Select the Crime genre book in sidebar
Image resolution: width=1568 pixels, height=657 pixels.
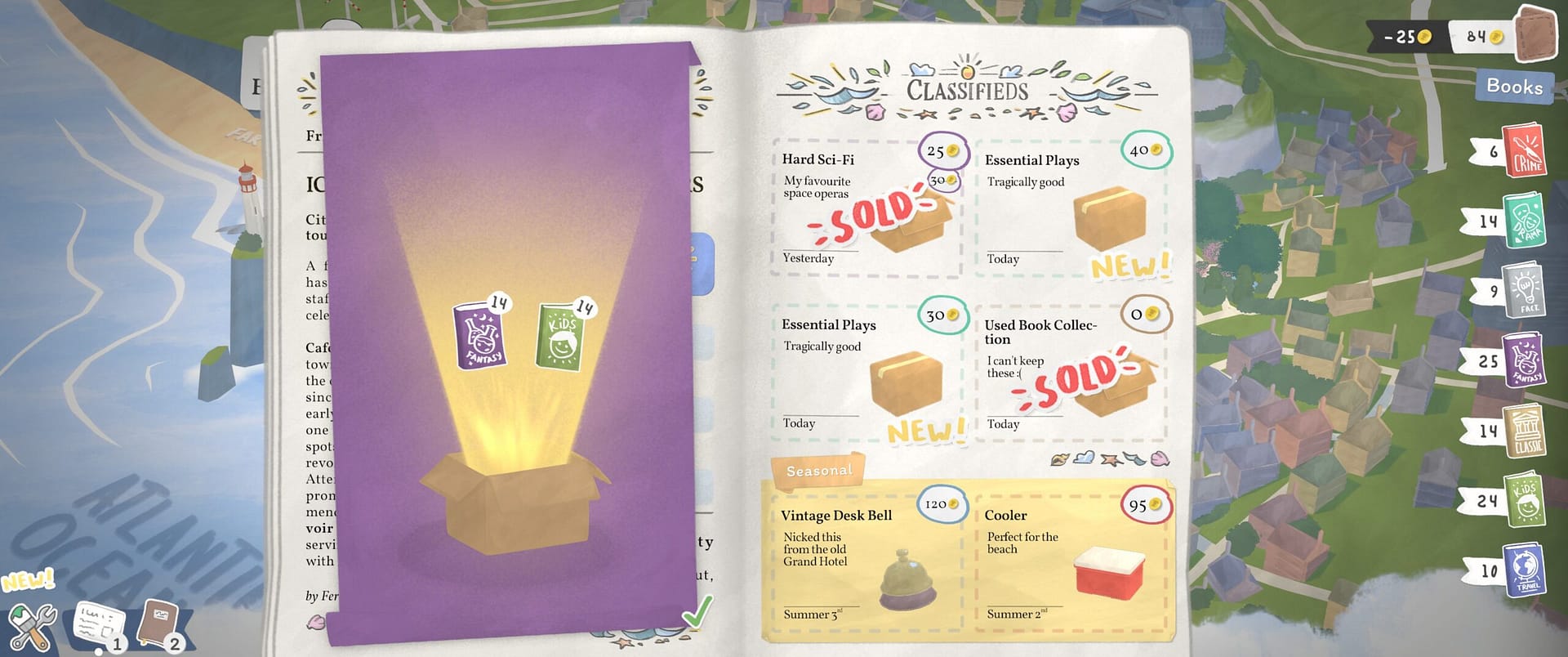pos(1524,152)
